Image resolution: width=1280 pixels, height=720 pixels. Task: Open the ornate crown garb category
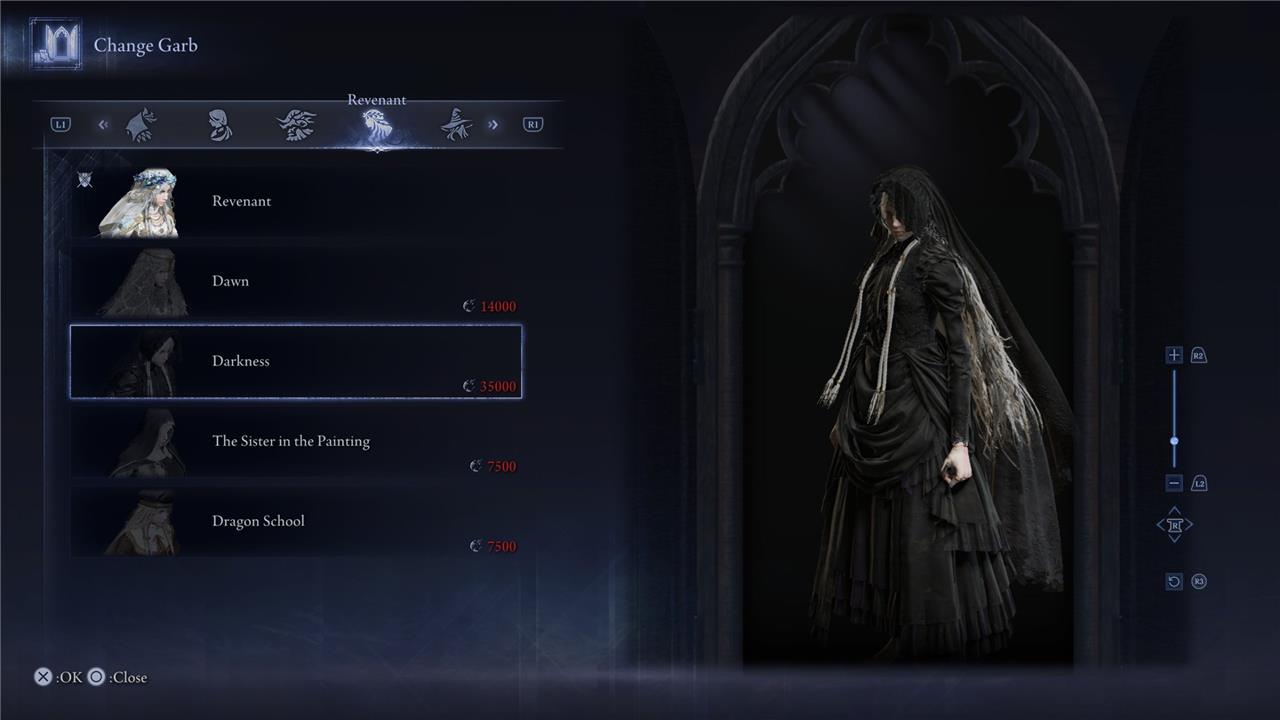click(296, 124)
